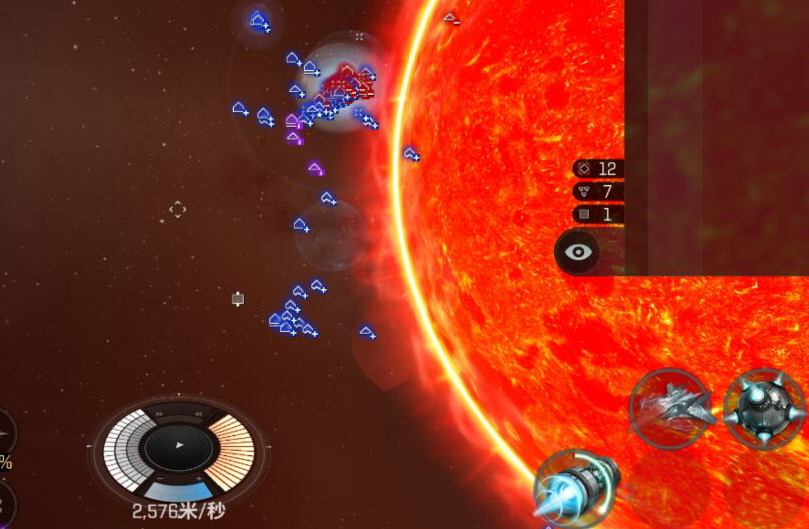This screenshot has width=809, height=529.
Task: Click the ship dial center play button
Action: [x=178, y=445]
